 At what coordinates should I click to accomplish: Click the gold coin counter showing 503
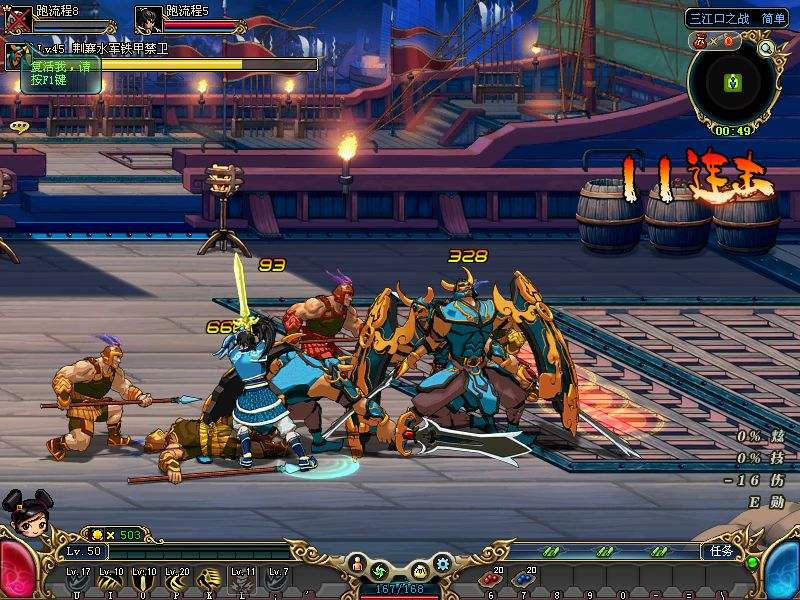117,535
